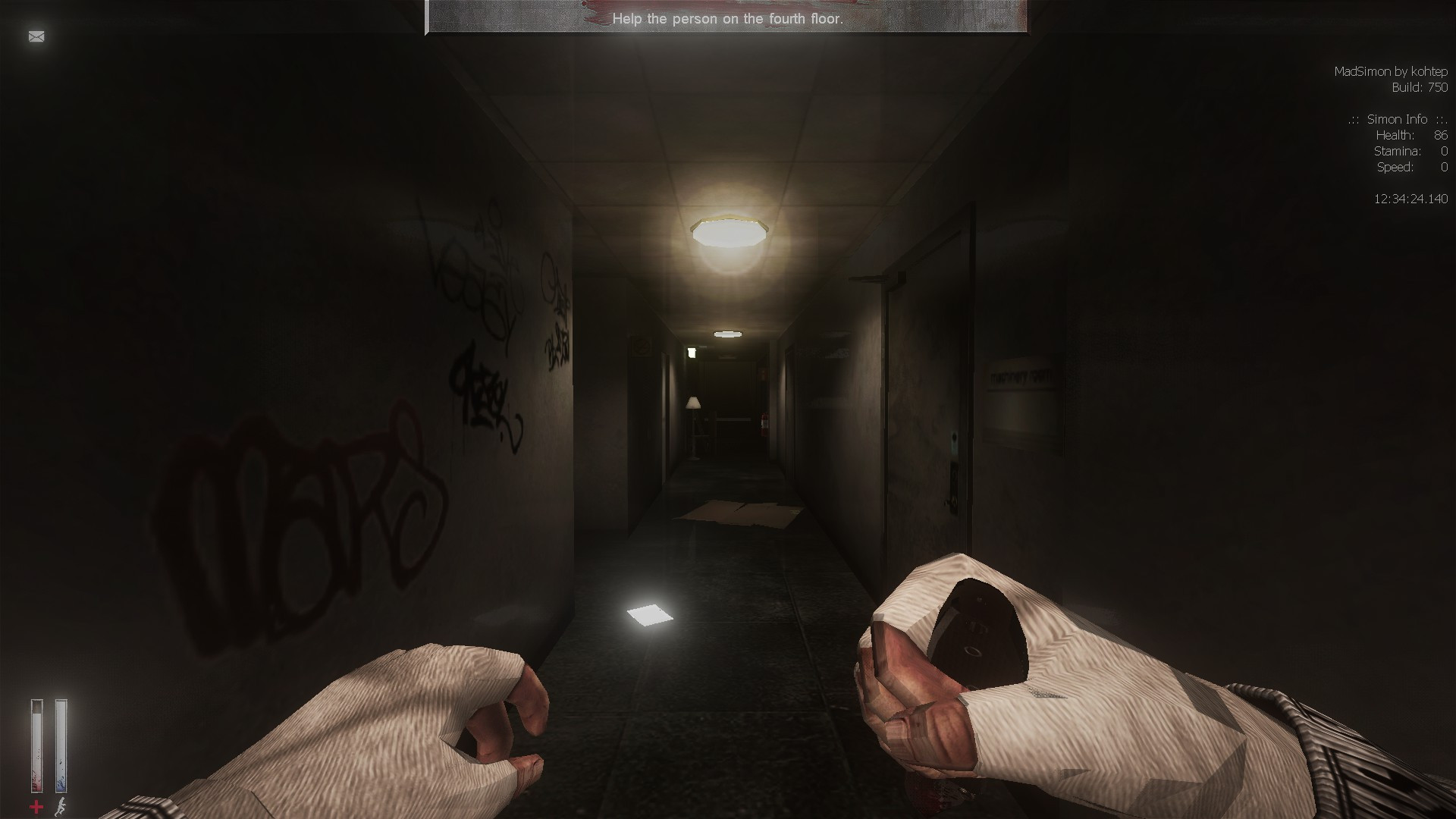Open the door on the right wall
The width and height of the screenshot is (1456, 819).
(x=933, y=394)
